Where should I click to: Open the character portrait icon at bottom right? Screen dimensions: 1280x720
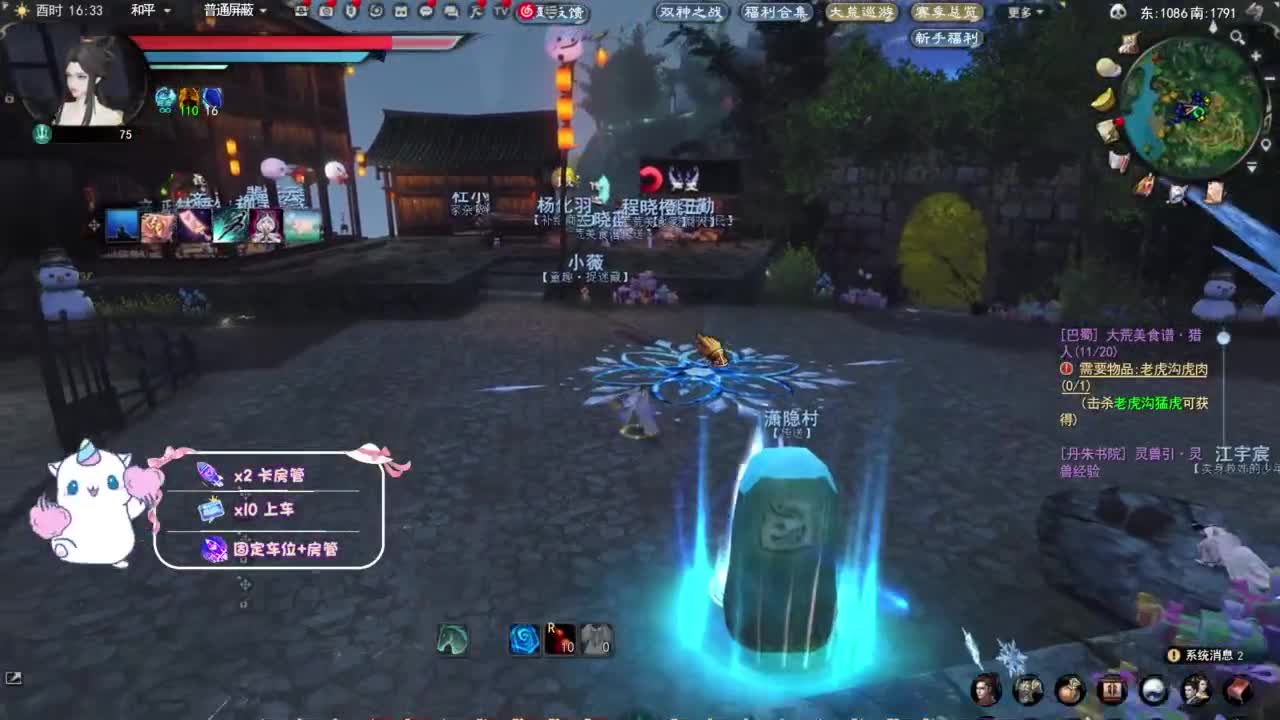click(985, 691)
